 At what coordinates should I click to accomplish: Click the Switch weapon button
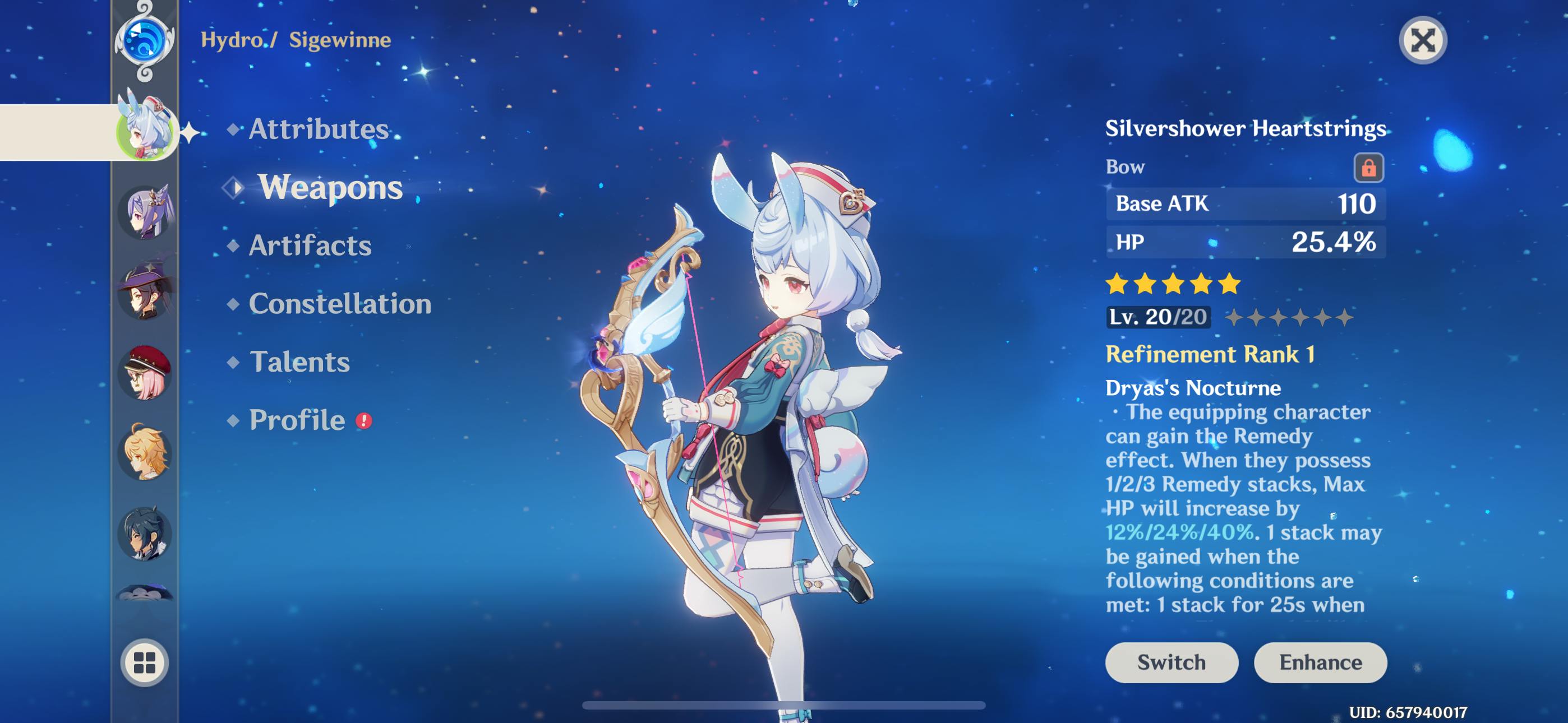(1171, 662)
